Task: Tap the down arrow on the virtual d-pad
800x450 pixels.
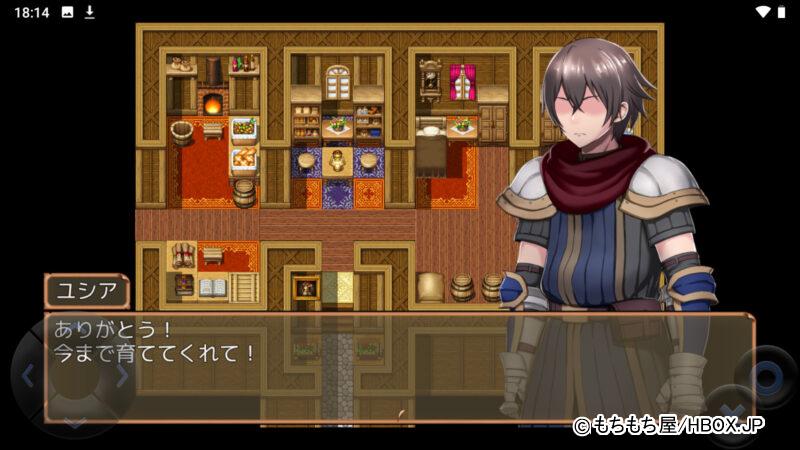Action: click(75, 422)
